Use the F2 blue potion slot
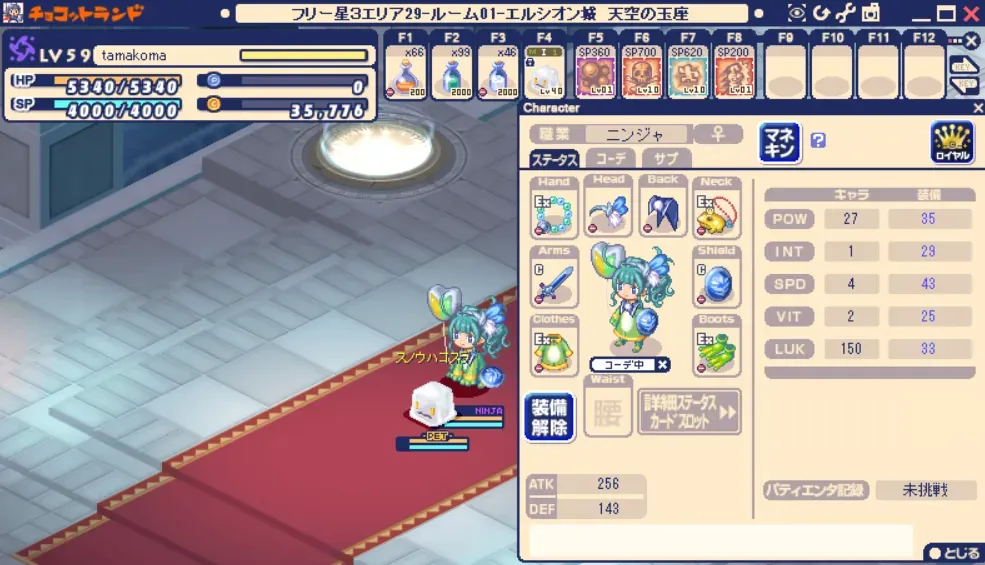Viewport: 985px width, 565px height. [x=452, y=73]
